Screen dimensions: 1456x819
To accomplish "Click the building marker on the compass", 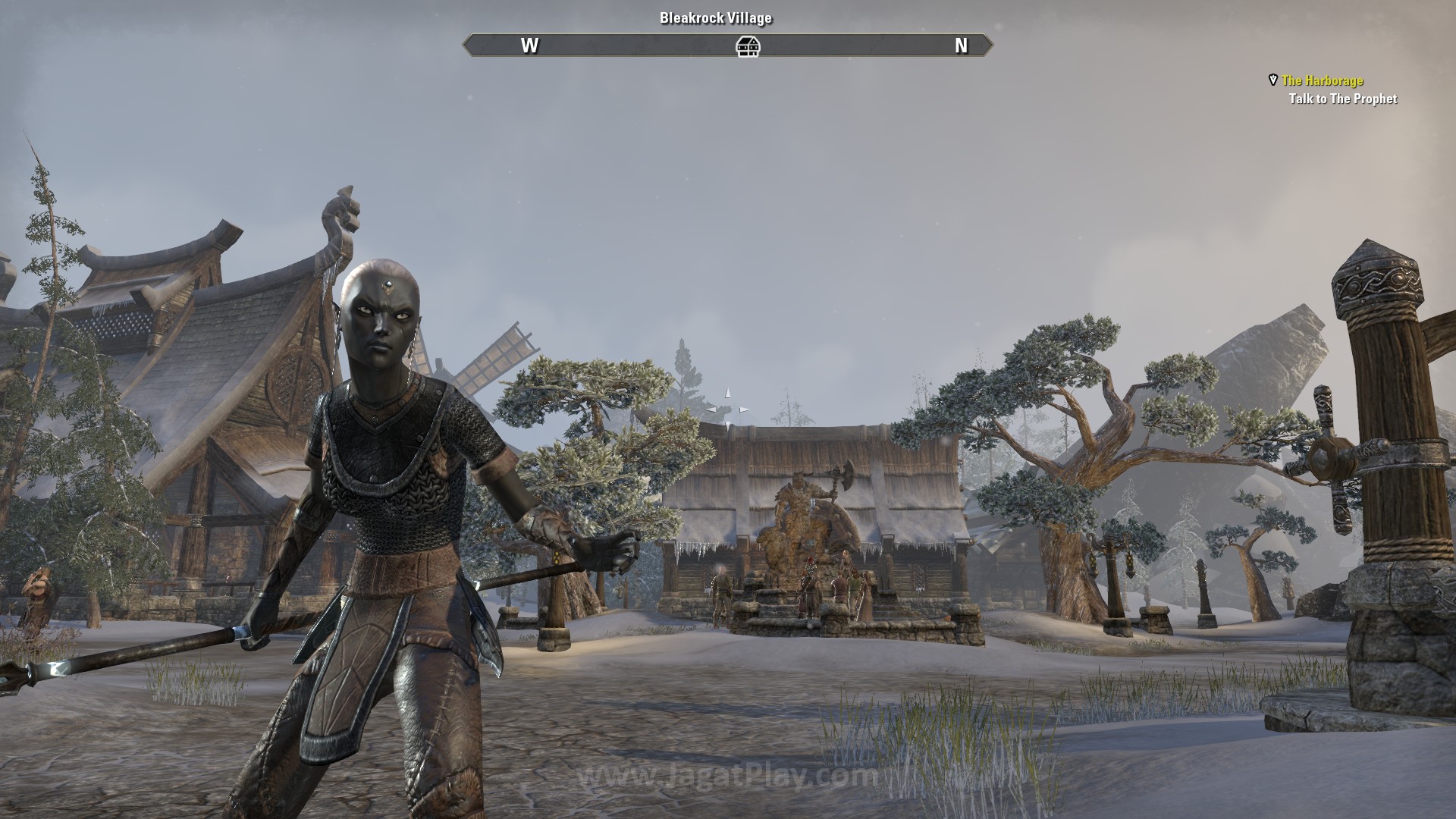I will click(748, 46).
